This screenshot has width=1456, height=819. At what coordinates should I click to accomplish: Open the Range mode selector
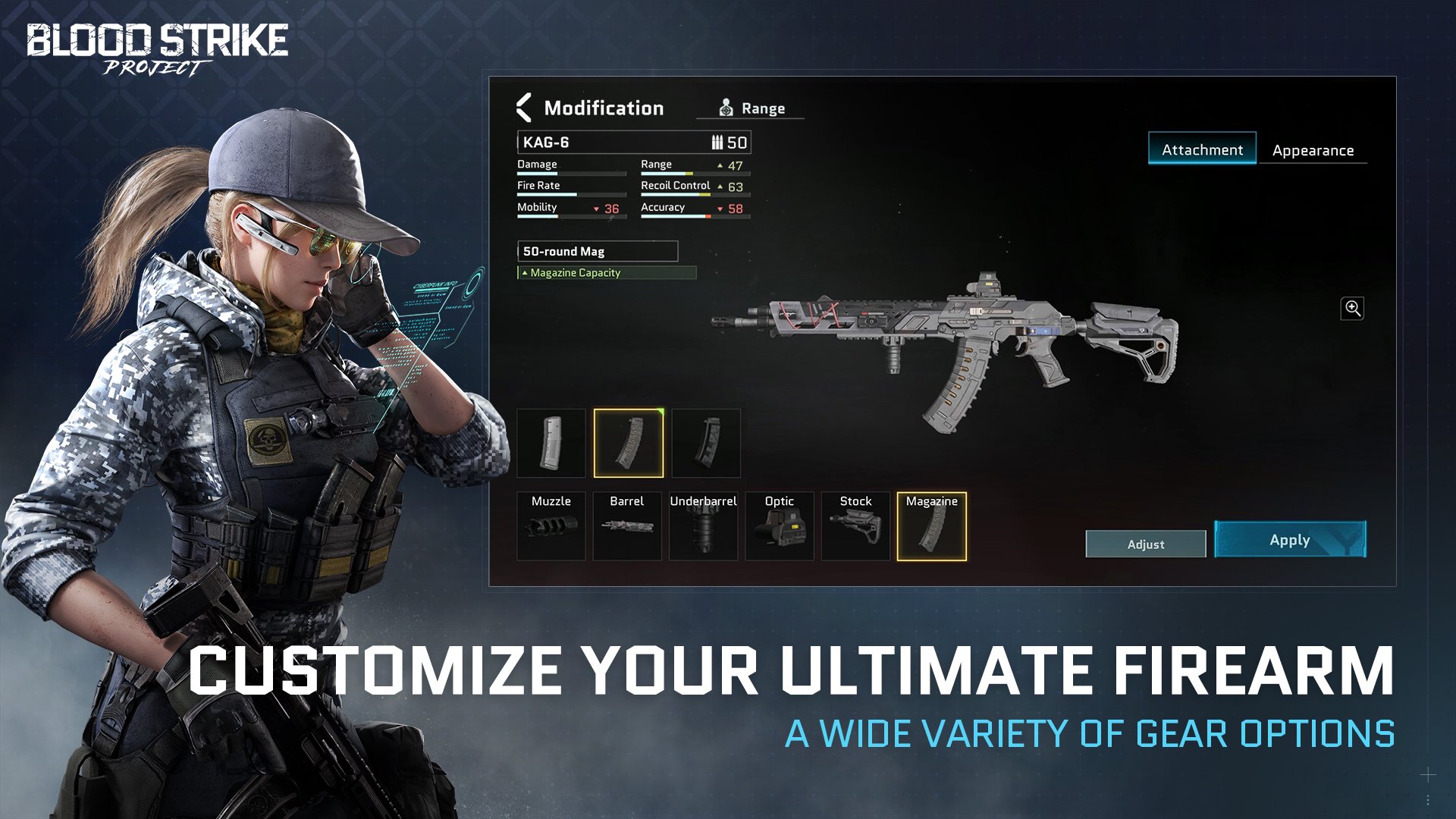tap(752, 108)
